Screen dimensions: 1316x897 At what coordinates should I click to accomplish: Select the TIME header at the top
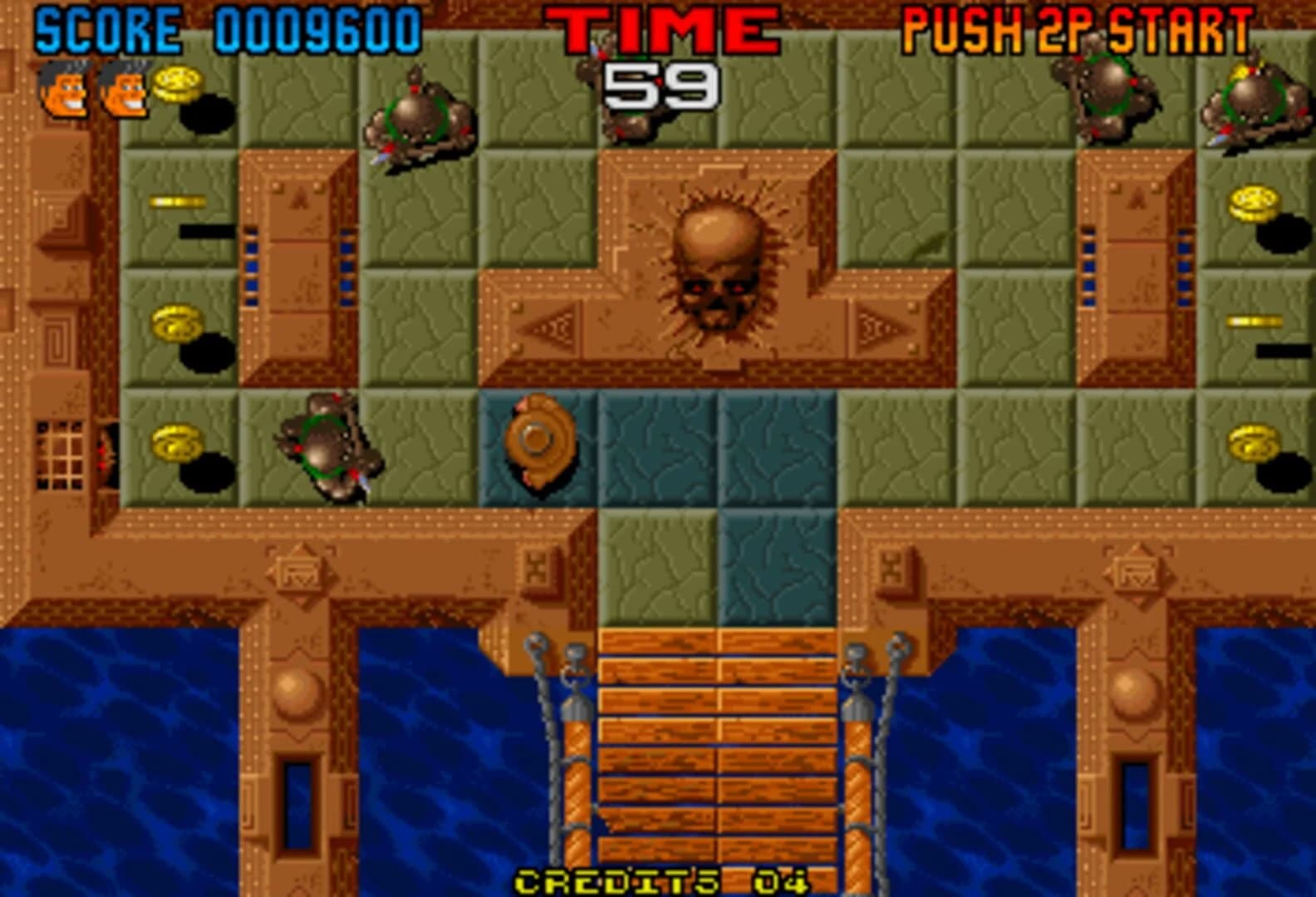660,27
